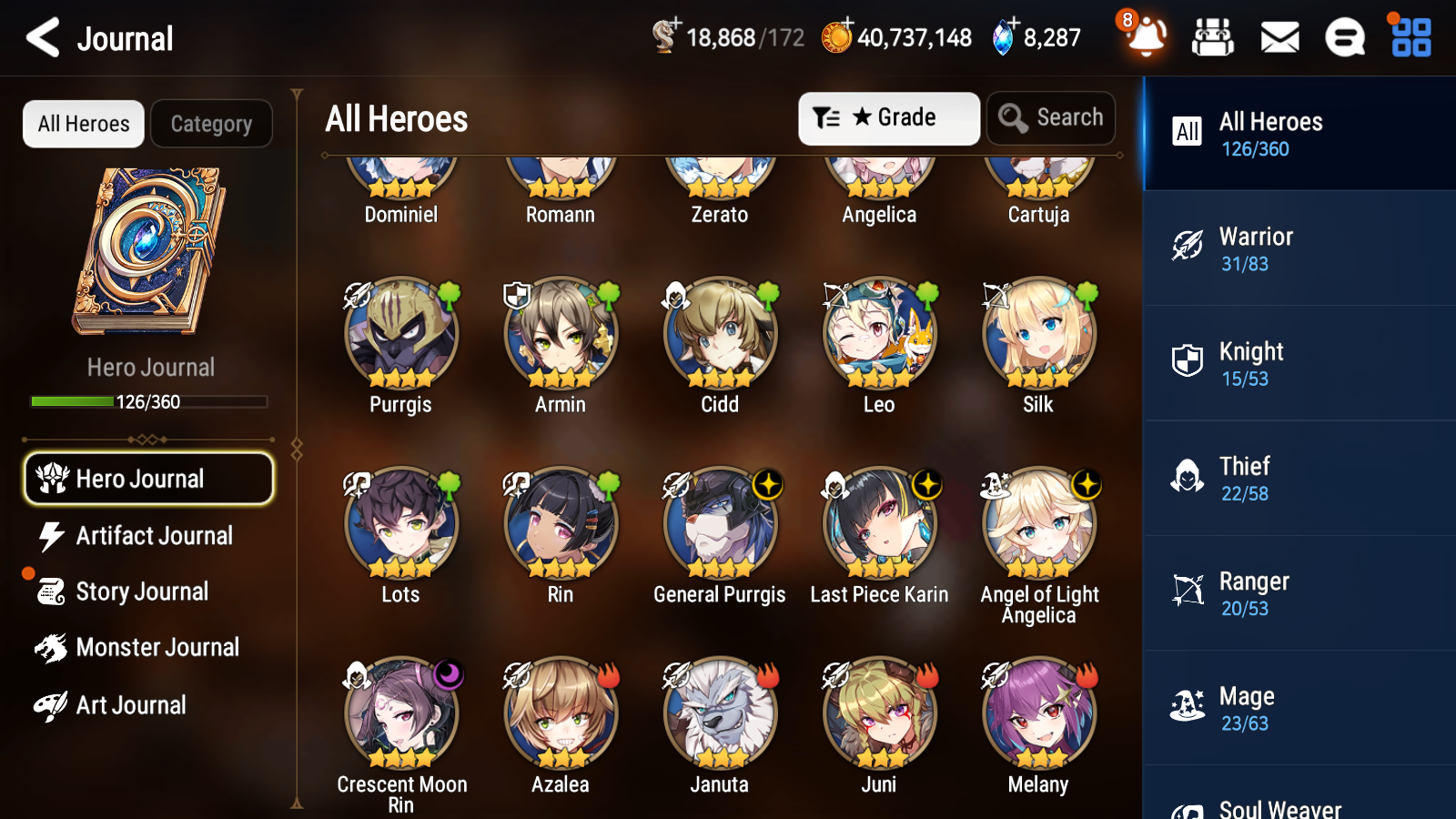
Task: Open the notification bell
Action: (1146, 37)
